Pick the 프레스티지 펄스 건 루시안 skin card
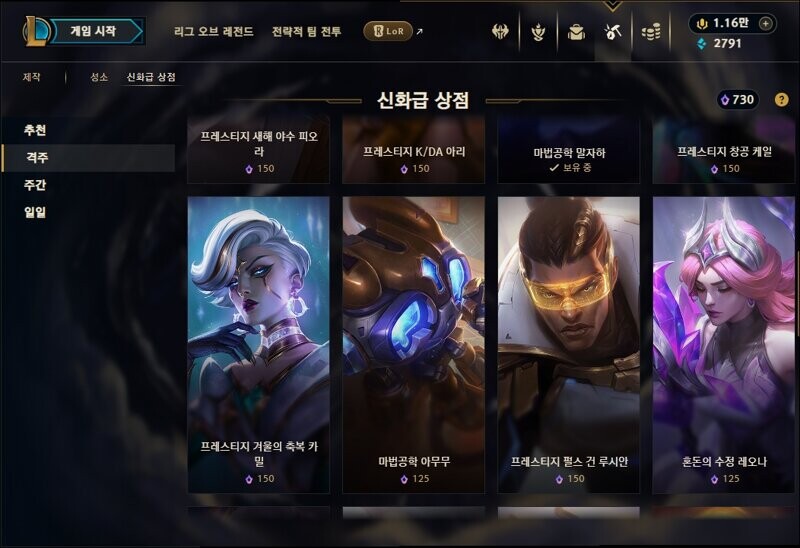This screenshot has width=800, height=548. point(568,344)
